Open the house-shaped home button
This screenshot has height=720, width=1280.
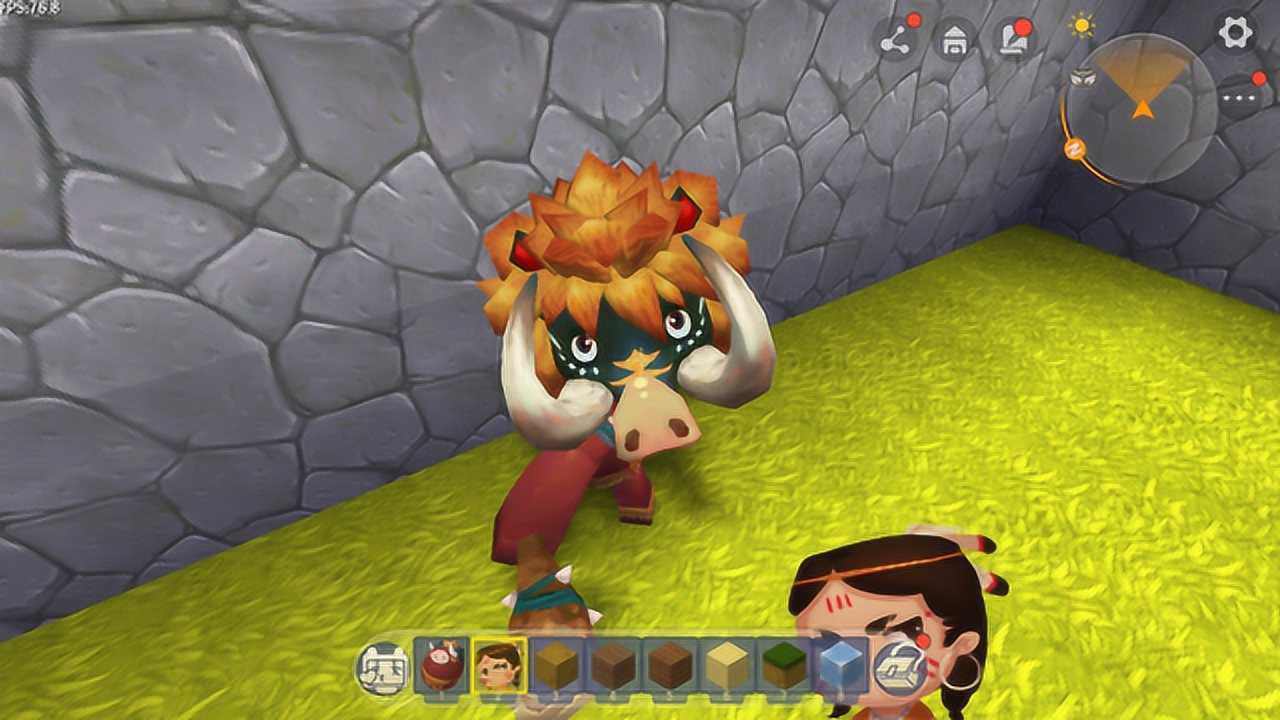(954, 41)
